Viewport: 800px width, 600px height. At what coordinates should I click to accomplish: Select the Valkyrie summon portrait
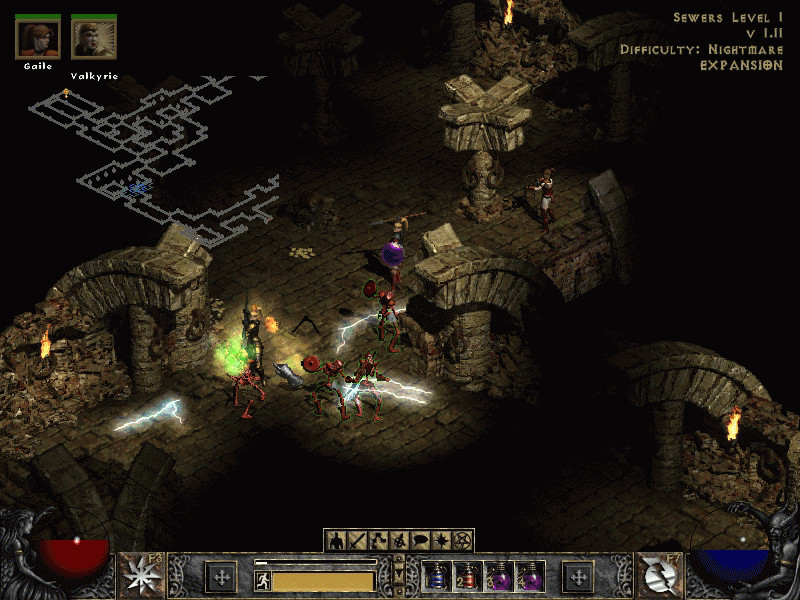pos(93,38)
